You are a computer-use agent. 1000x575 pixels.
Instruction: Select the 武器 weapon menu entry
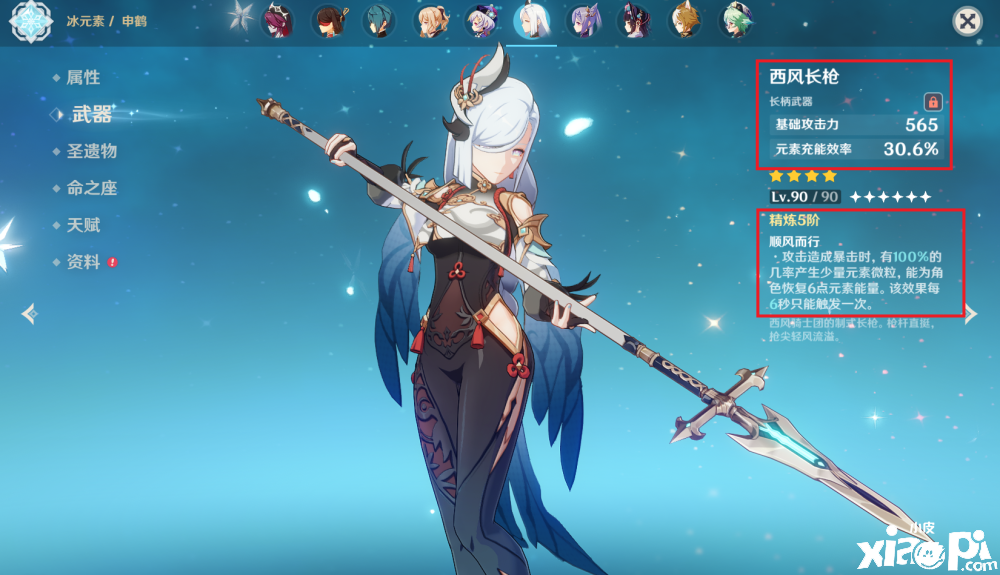[91, 115]
